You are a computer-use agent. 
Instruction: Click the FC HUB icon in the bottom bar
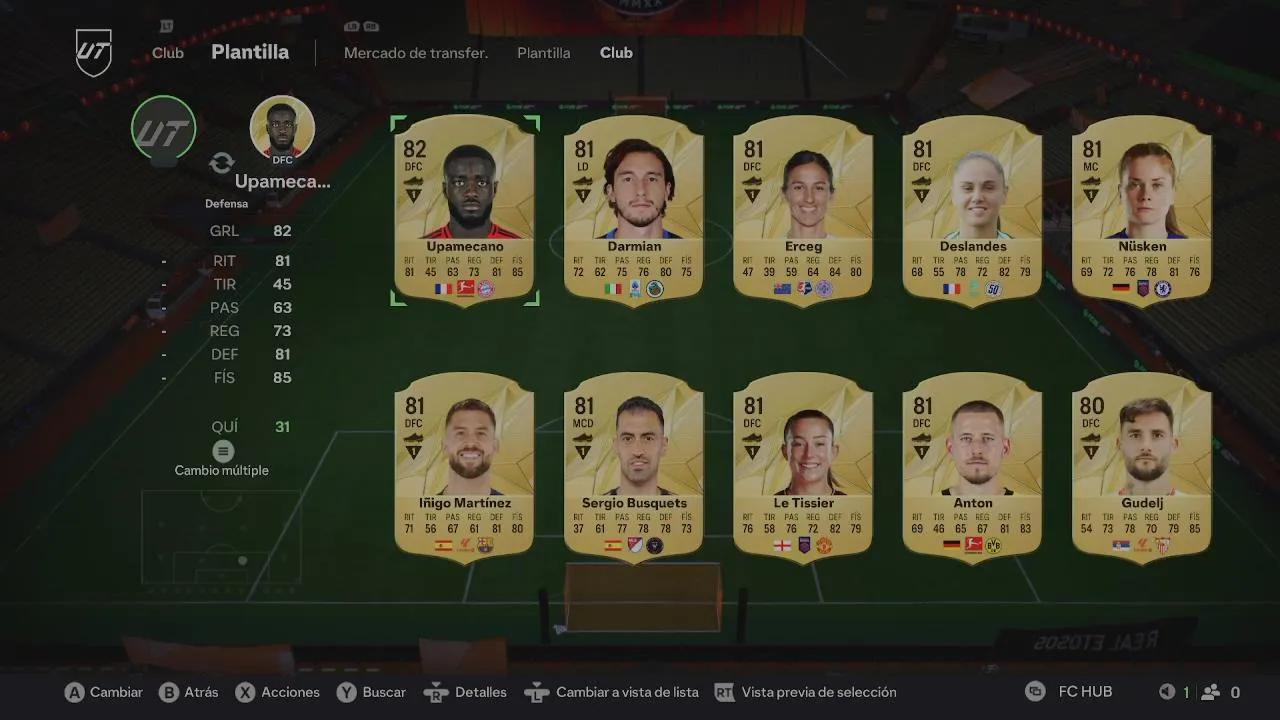(1034, 691)
